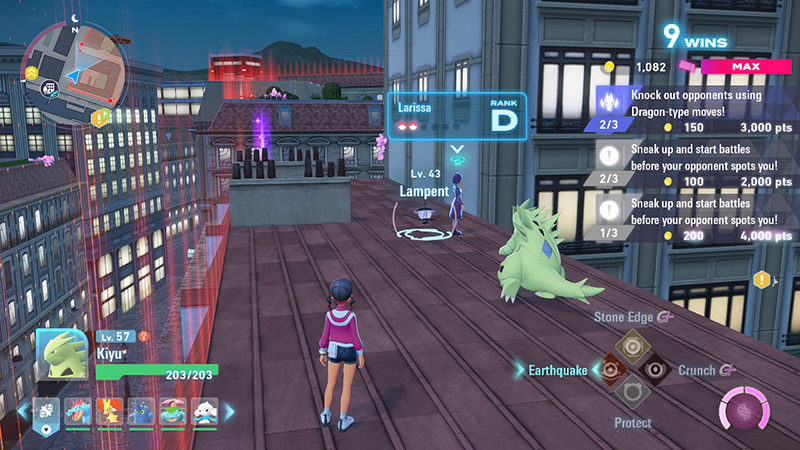Select the active Tyranitar portrait
This screenshot has height=450, width=800.
[62, 353]
